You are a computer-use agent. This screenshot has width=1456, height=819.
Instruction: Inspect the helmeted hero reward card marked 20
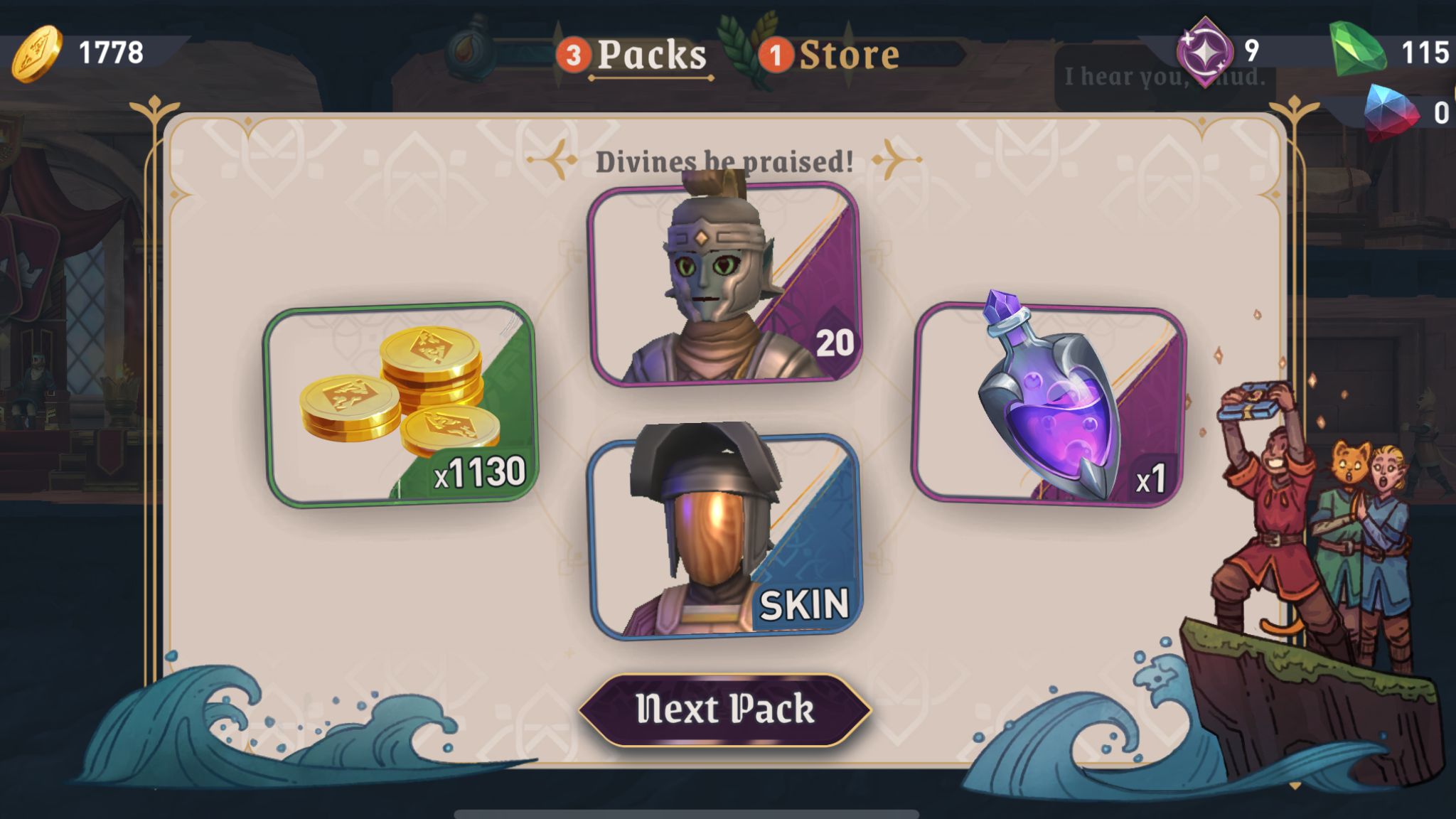click(x=724, y=284)
